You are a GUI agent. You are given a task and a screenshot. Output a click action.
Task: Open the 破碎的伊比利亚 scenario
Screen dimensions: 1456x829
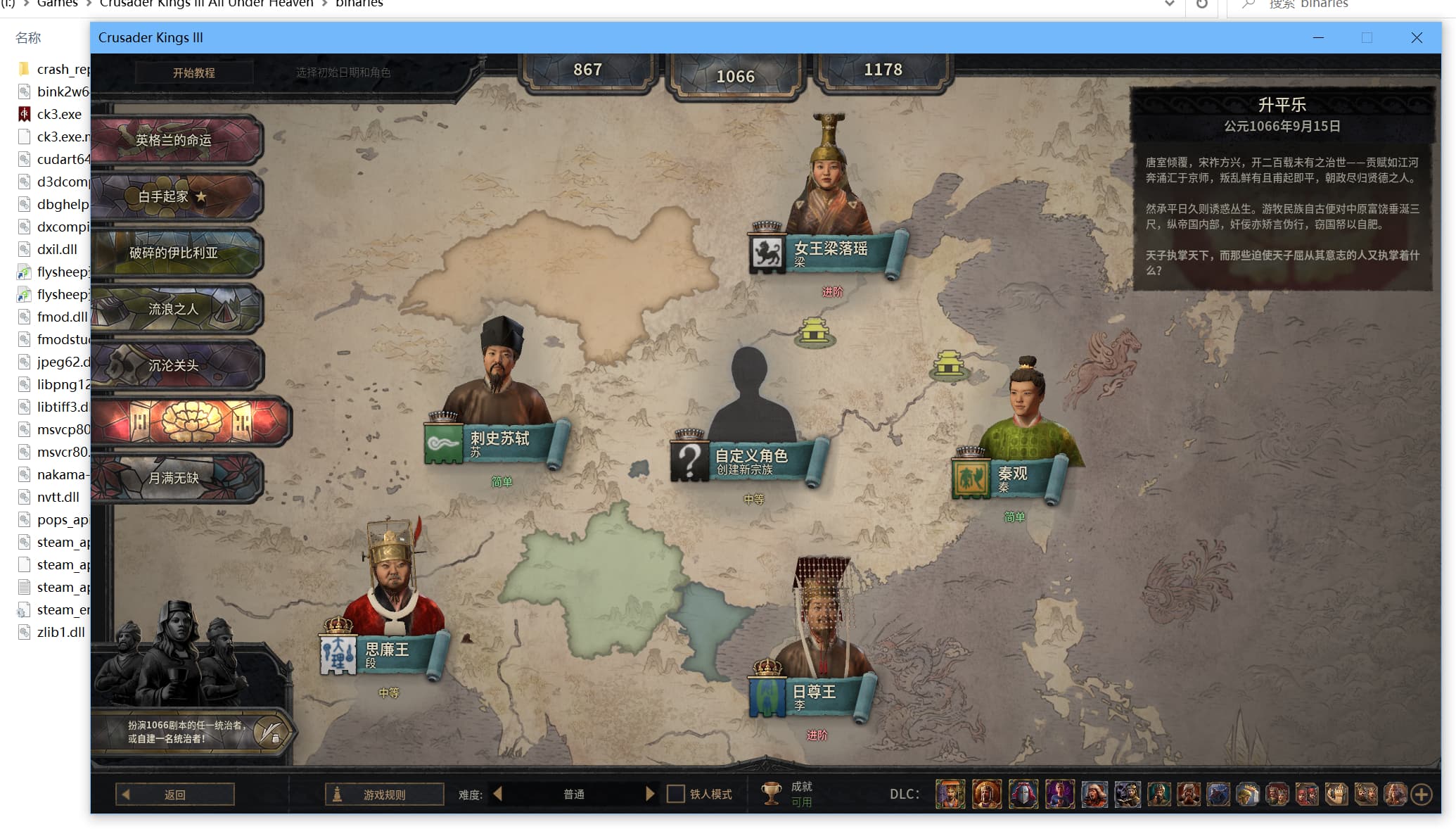(174, 253)
